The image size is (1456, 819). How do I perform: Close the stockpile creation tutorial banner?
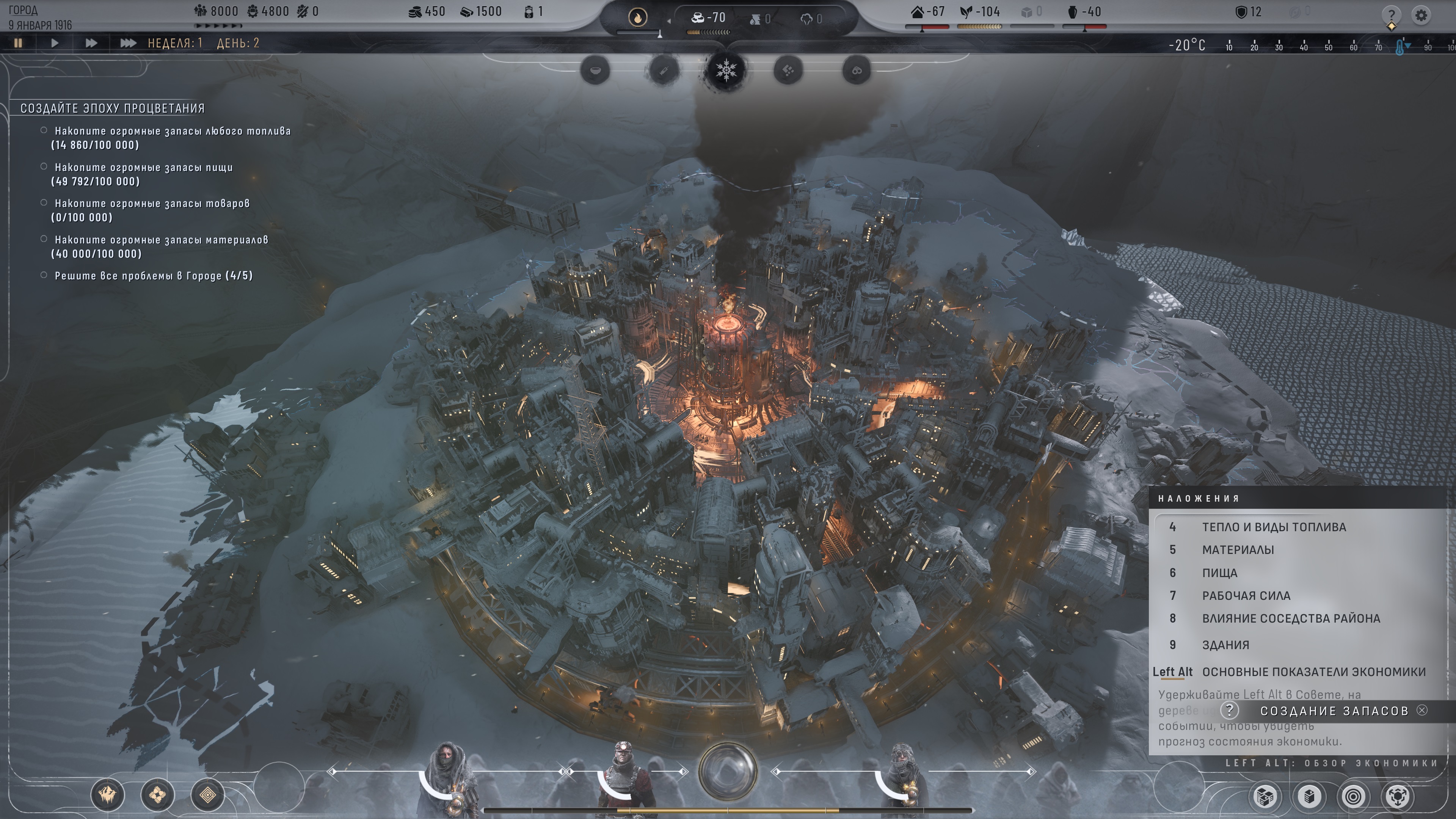click(1422, 711)
